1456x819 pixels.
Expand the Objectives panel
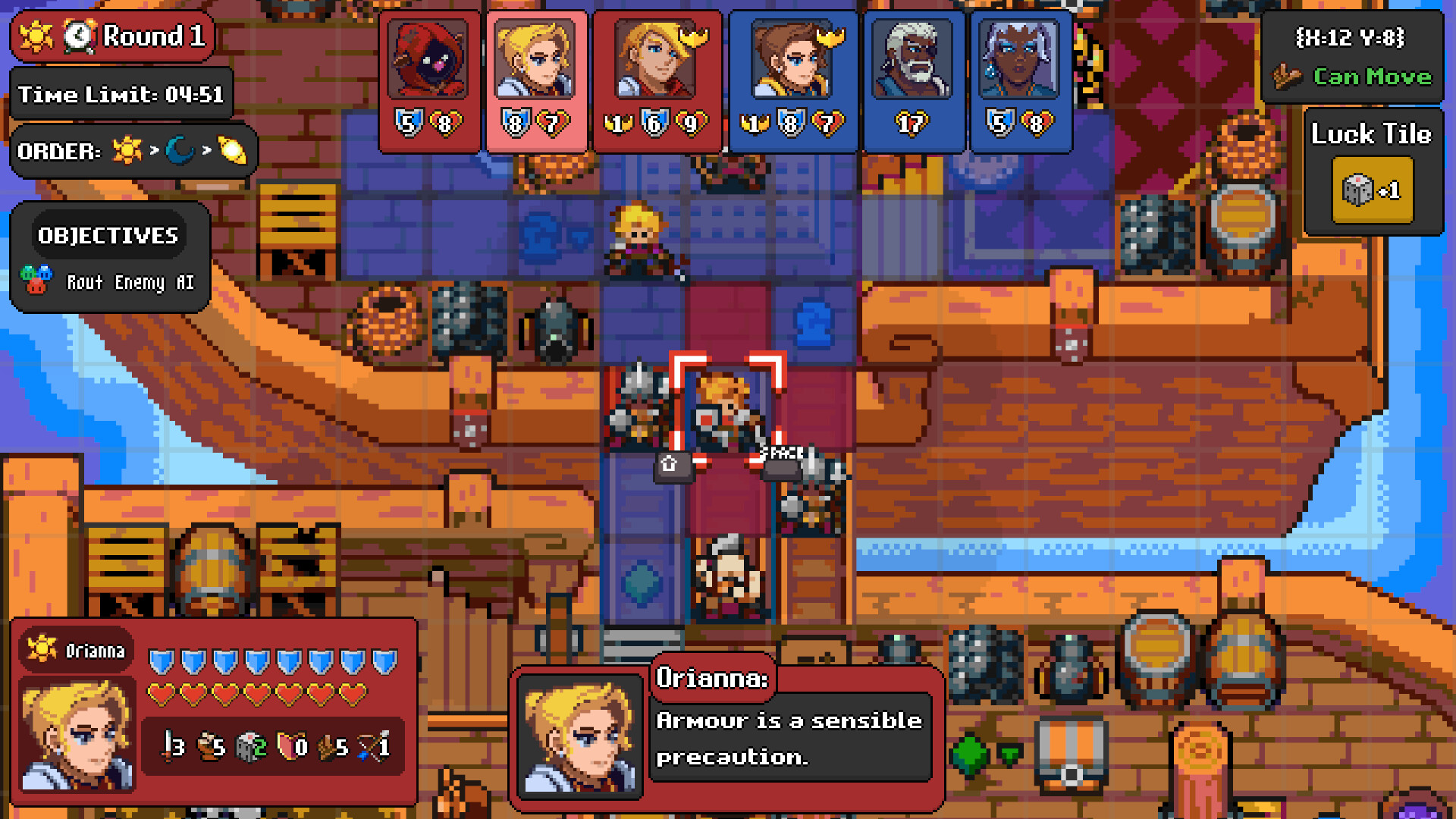coord(108,235)
